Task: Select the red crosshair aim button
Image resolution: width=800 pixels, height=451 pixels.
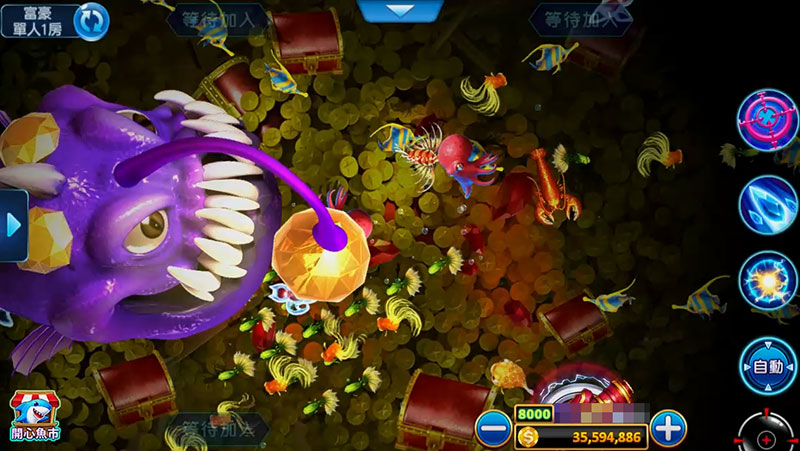Action: pos(768,437)
